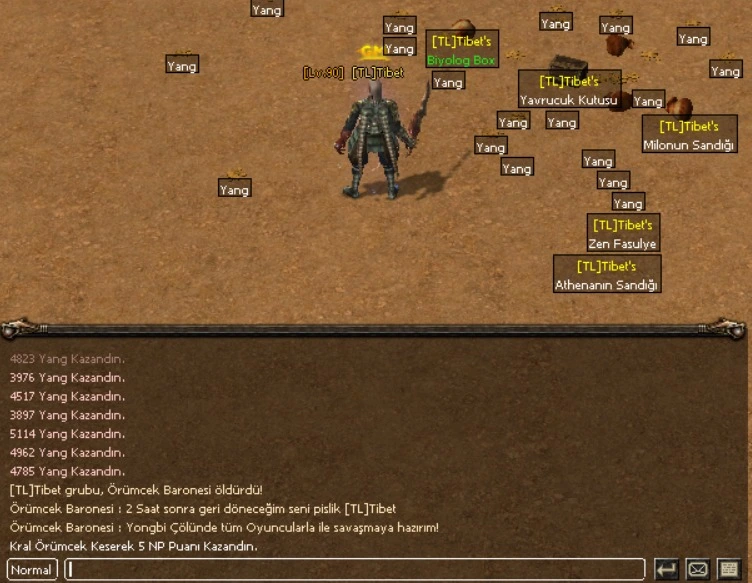
Task: Send the chat message with the arrow button
Action: [666, 570]
